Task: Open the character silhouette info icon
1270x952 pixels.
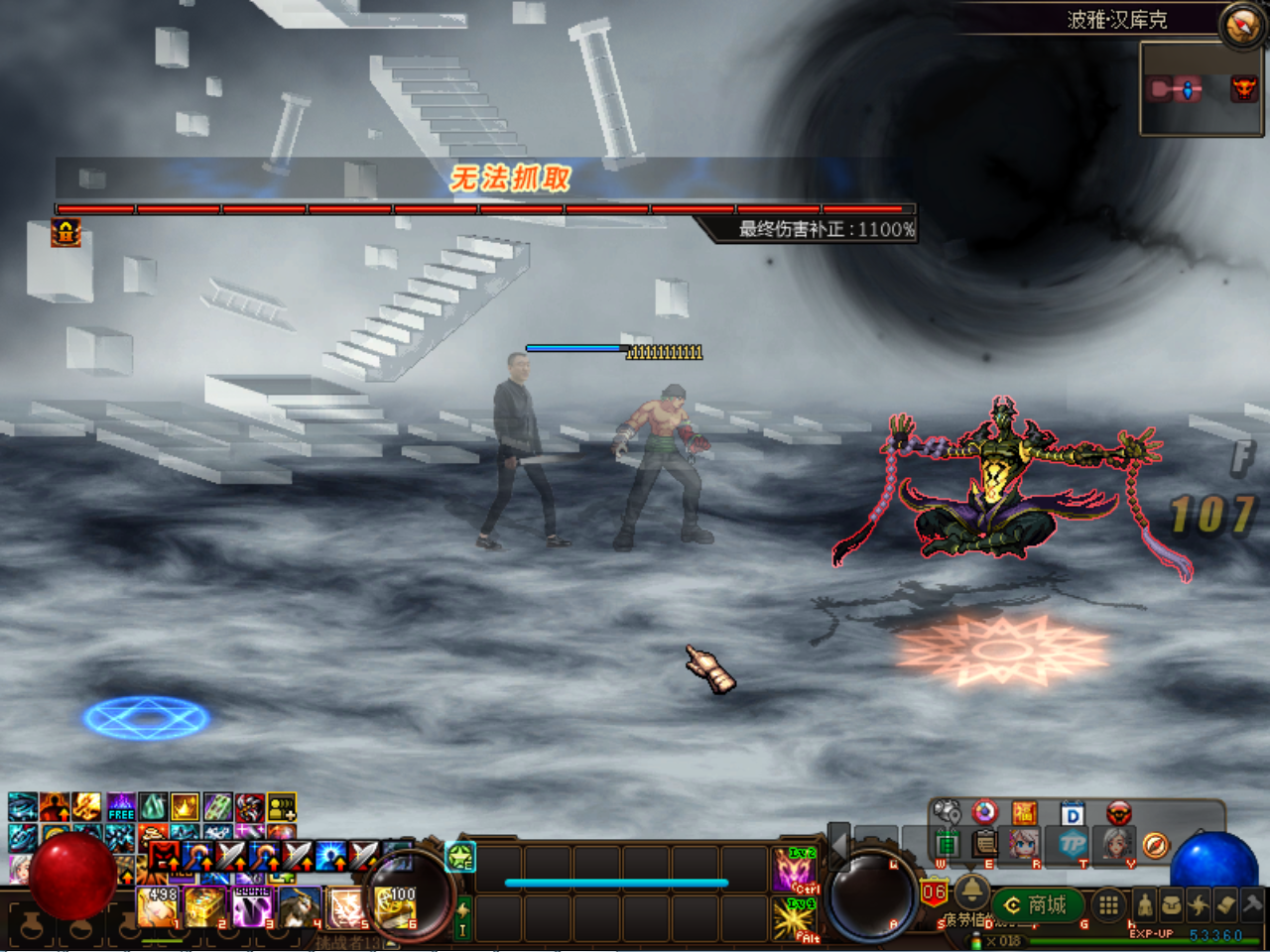Action: [x=1145, y=904]
